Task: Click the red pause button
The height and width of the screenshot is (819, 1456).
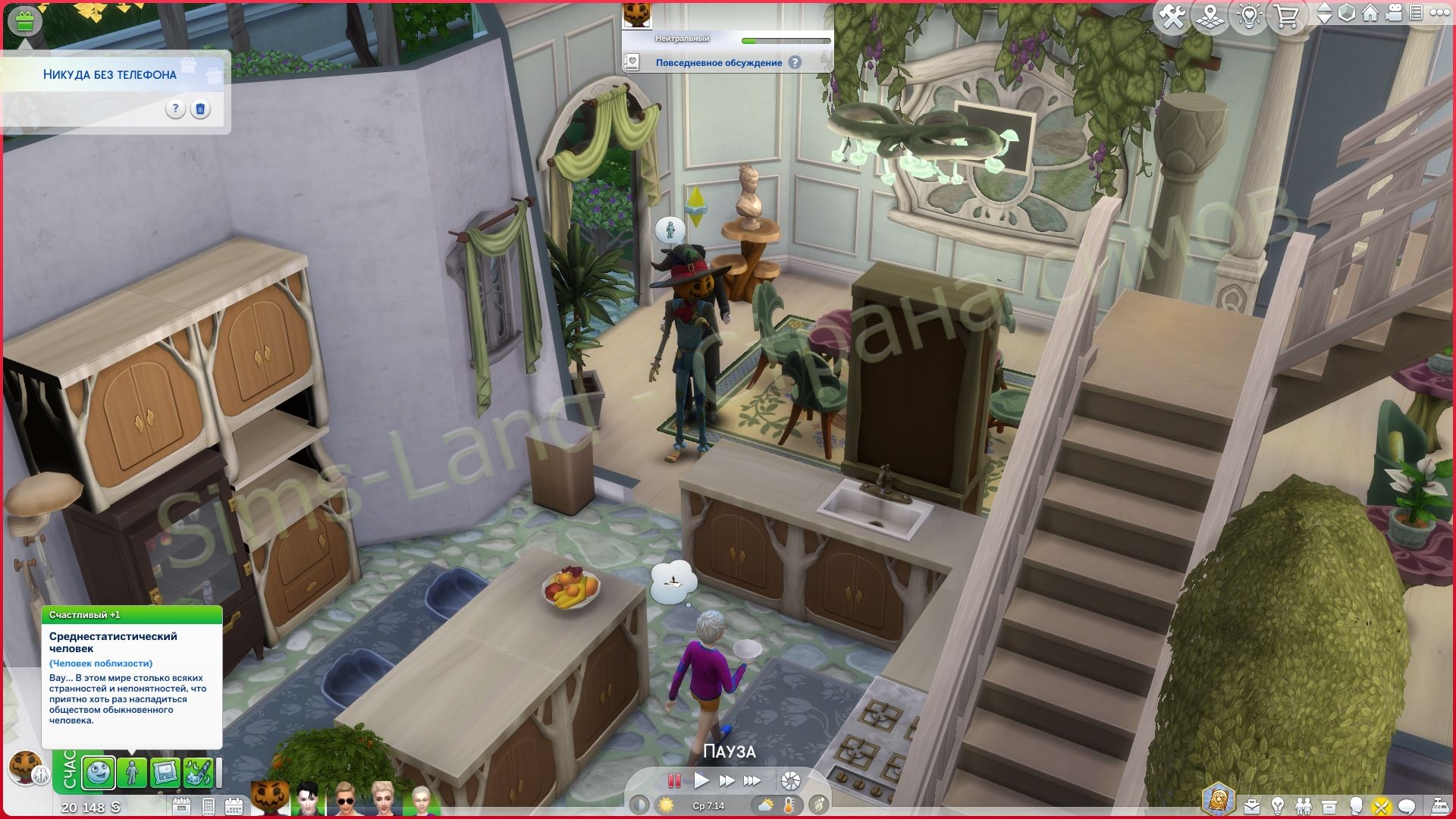Action: pyautogui.click(x=673, y=780)
